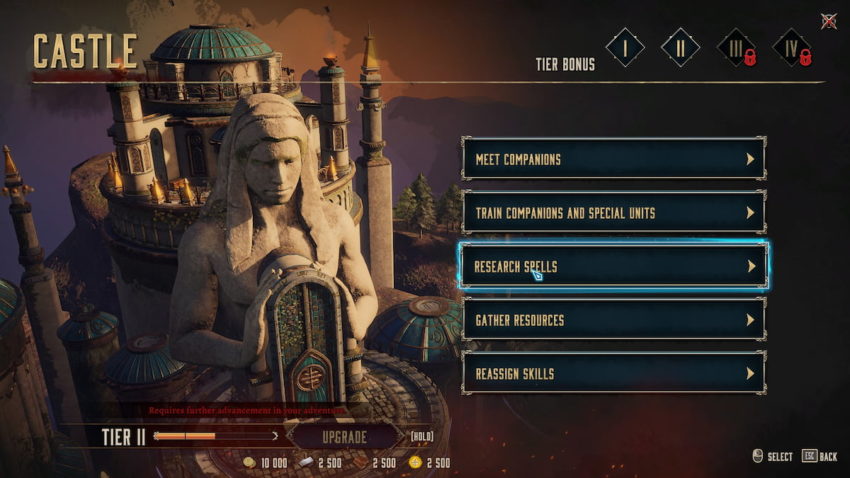Choose the Research Spells option
850x478 pixels.
click(613, 267)
